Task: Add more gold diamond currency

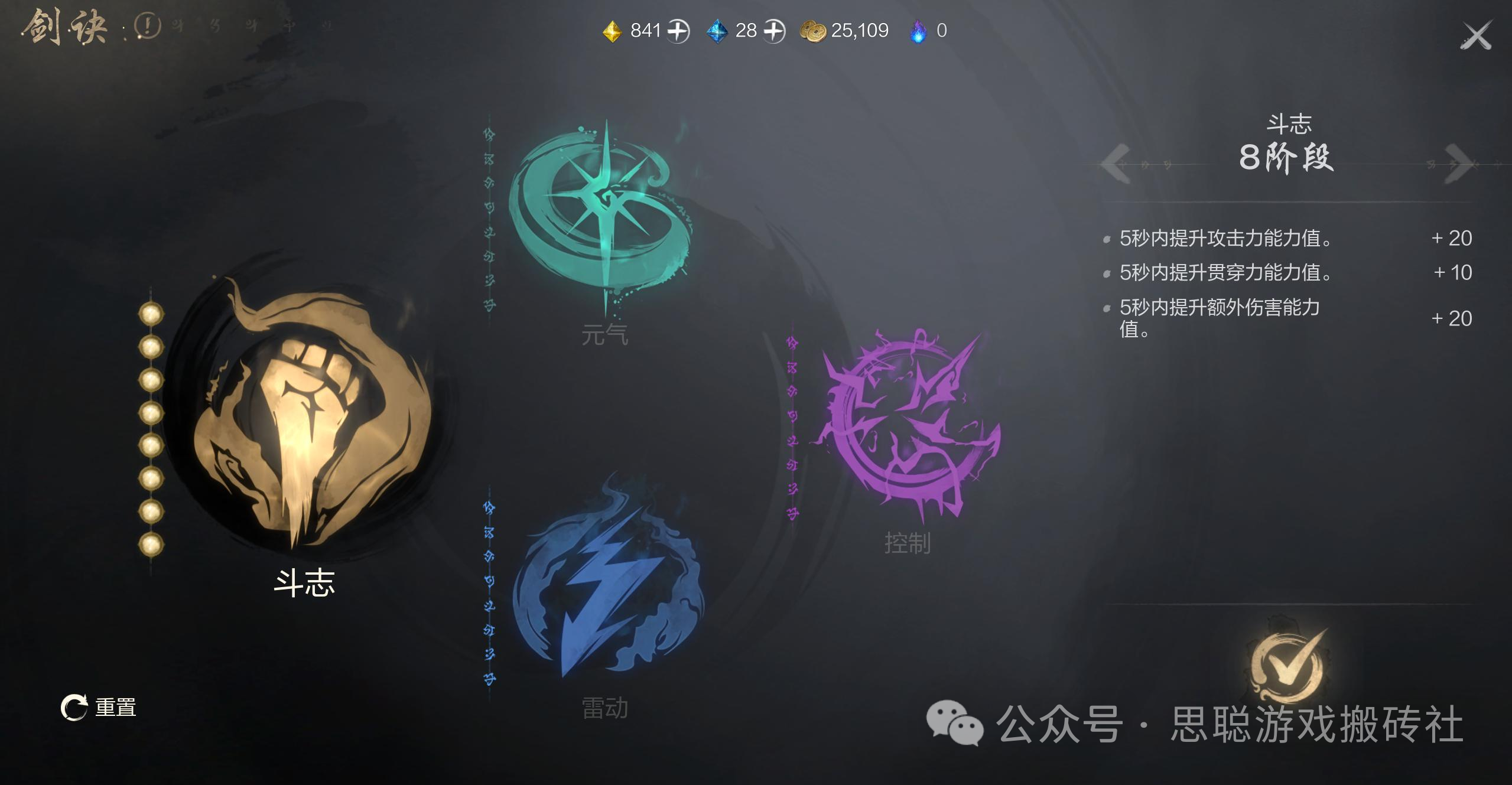Action: click(x=678, y=31)
